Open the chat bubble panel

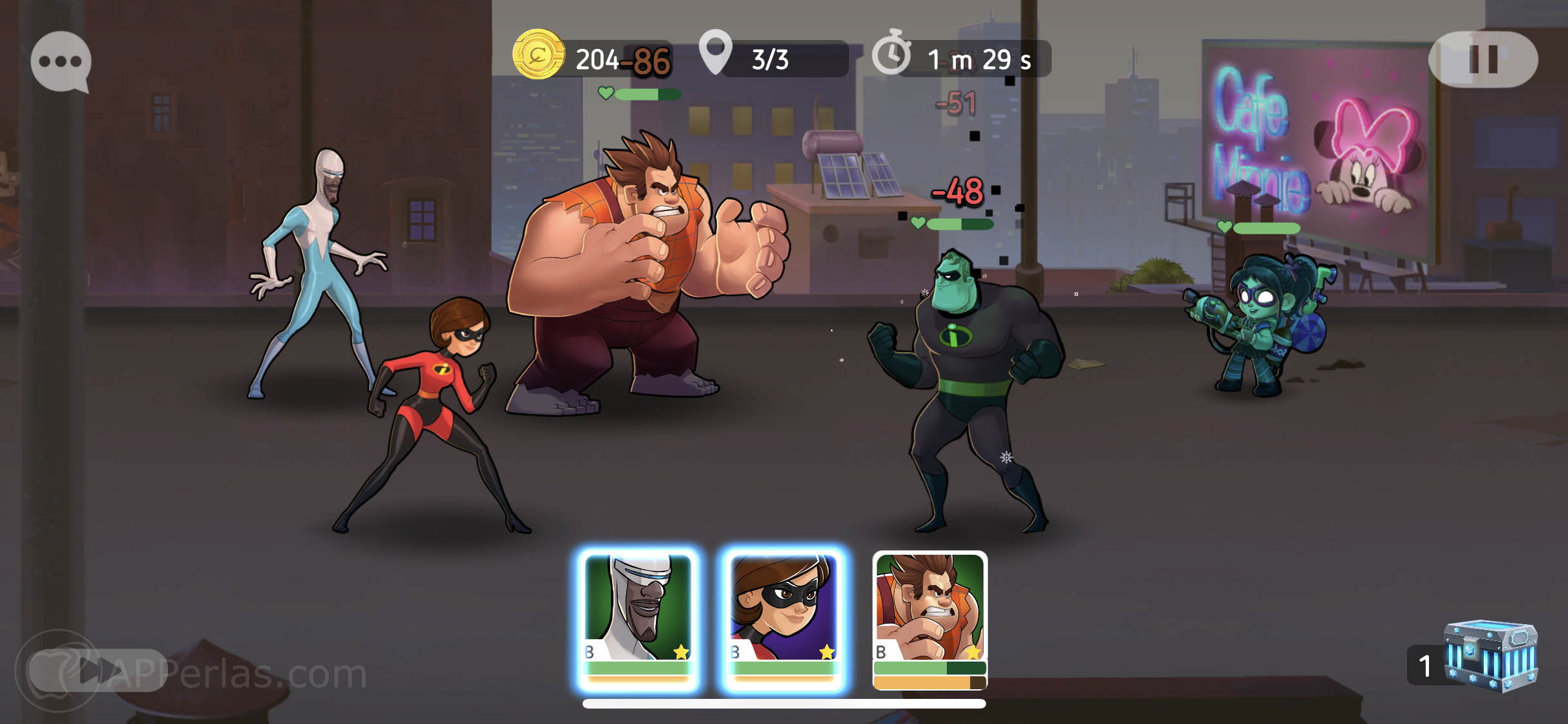click(x=60, y=61)
